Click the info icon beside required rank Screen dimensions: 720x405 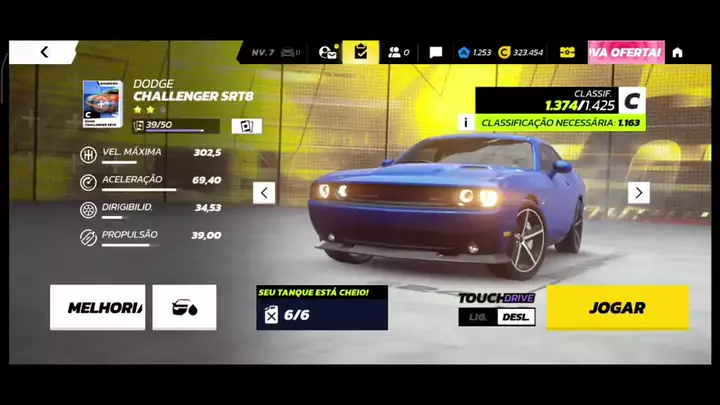click(464, 122)
